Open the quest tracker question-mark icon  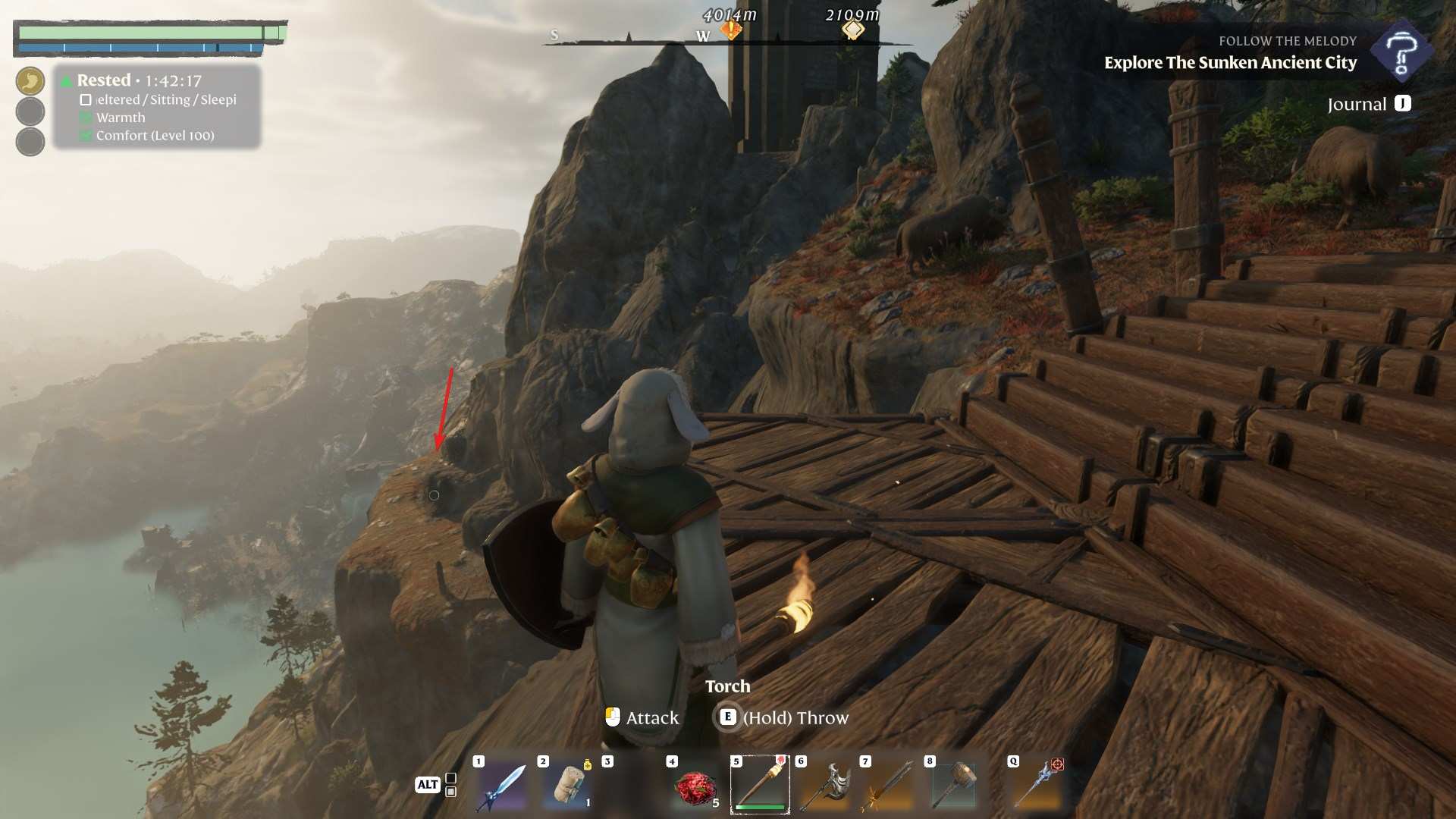[x=1401, y=52]
